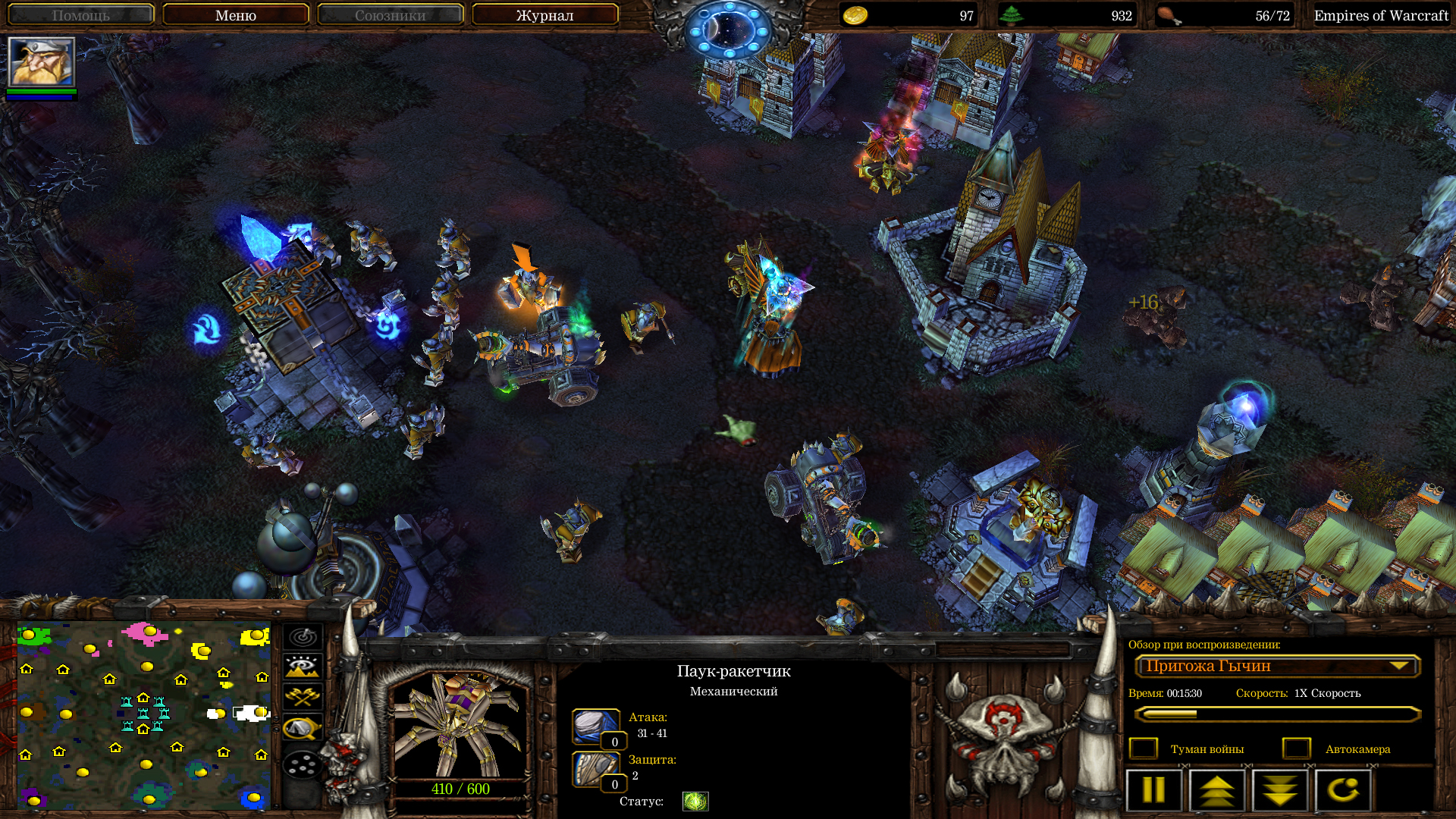This screenshot has height=819, width=1456.
Task: Click the formation toggle button
Action: point(303,764)
